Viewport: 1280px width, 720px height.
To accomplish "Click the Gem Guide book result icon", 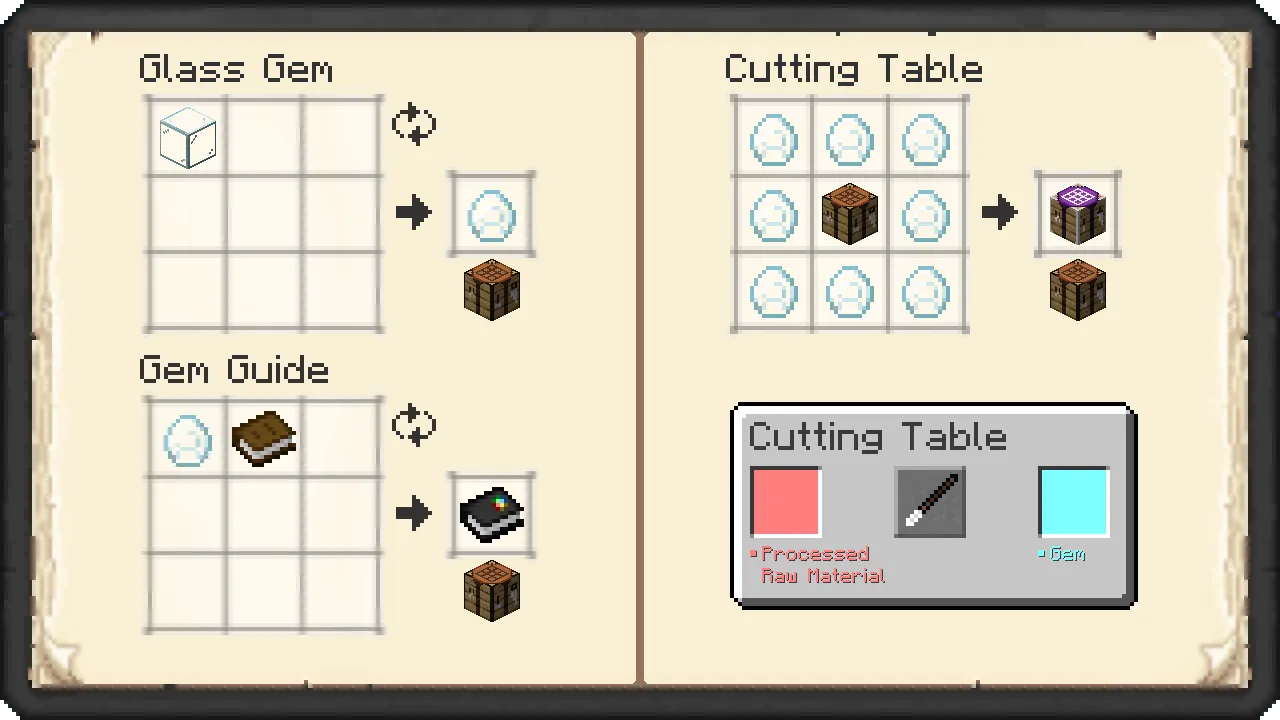I will click(x=491, y=513).
